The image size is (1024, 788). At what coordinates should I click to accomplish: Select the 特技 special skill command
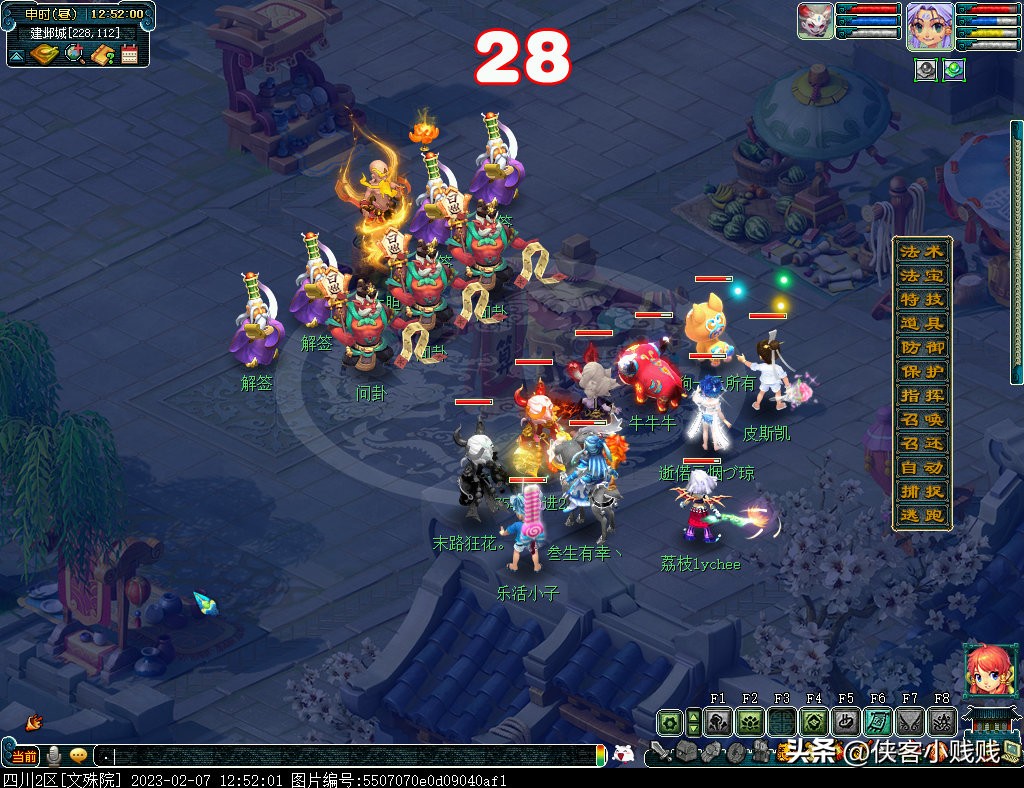(921, 300)
